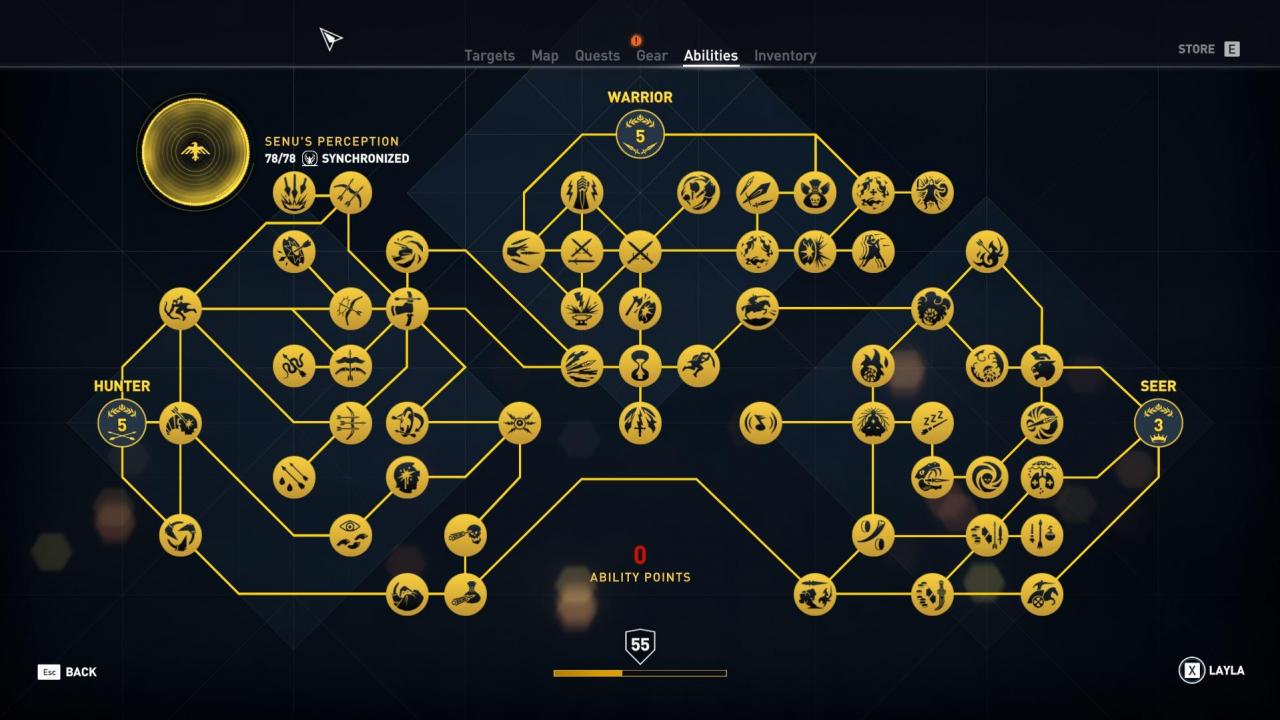This screenshot has height=720, width=1280.
Task: Select the Senu's Perception eagle emblem
Action: click(x=194, y=152)
